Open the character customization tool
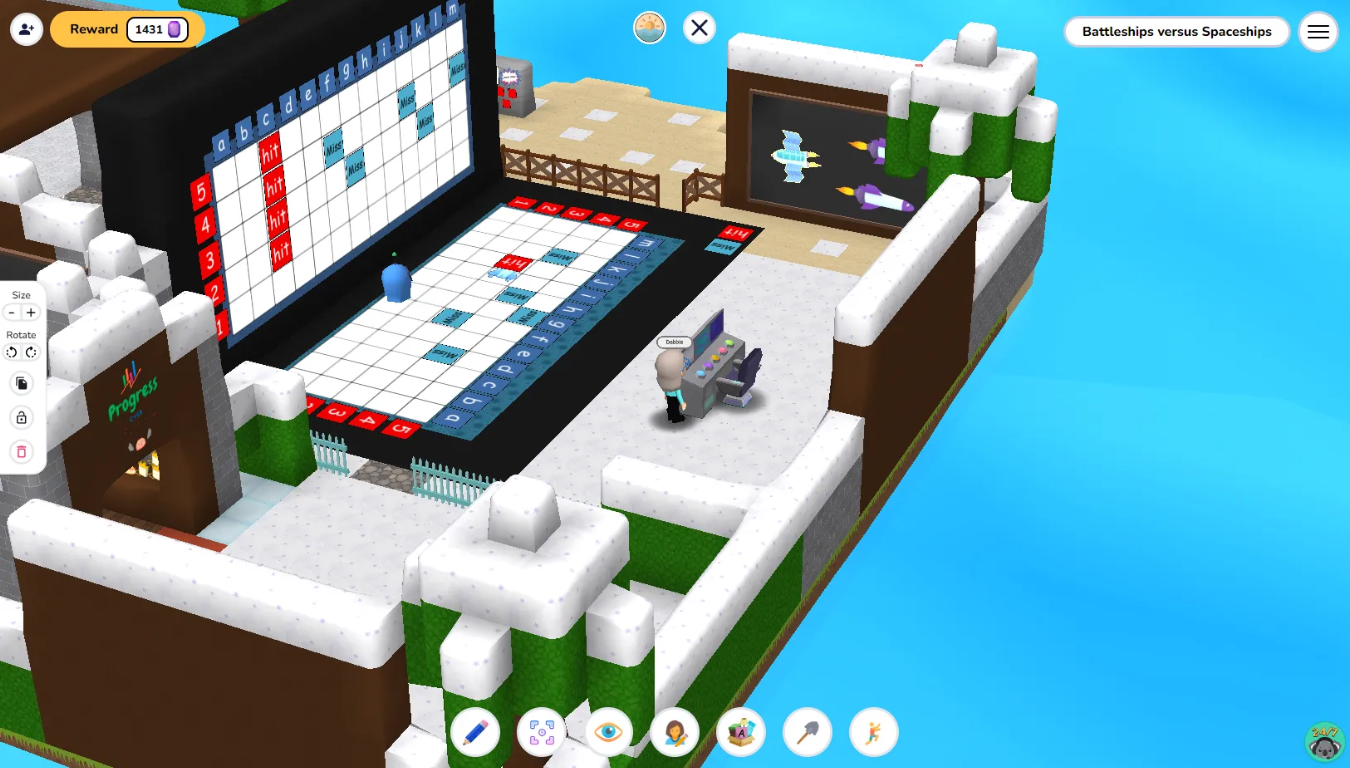The width and height of the screenshot is (1350, 768). pos(675,732)
